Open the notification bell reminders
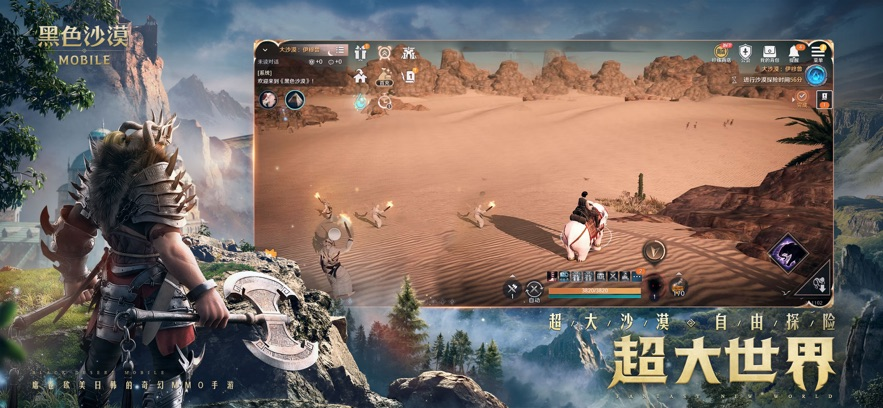Image resolution: width=883 pixels, height=408 pixels. 796,52
